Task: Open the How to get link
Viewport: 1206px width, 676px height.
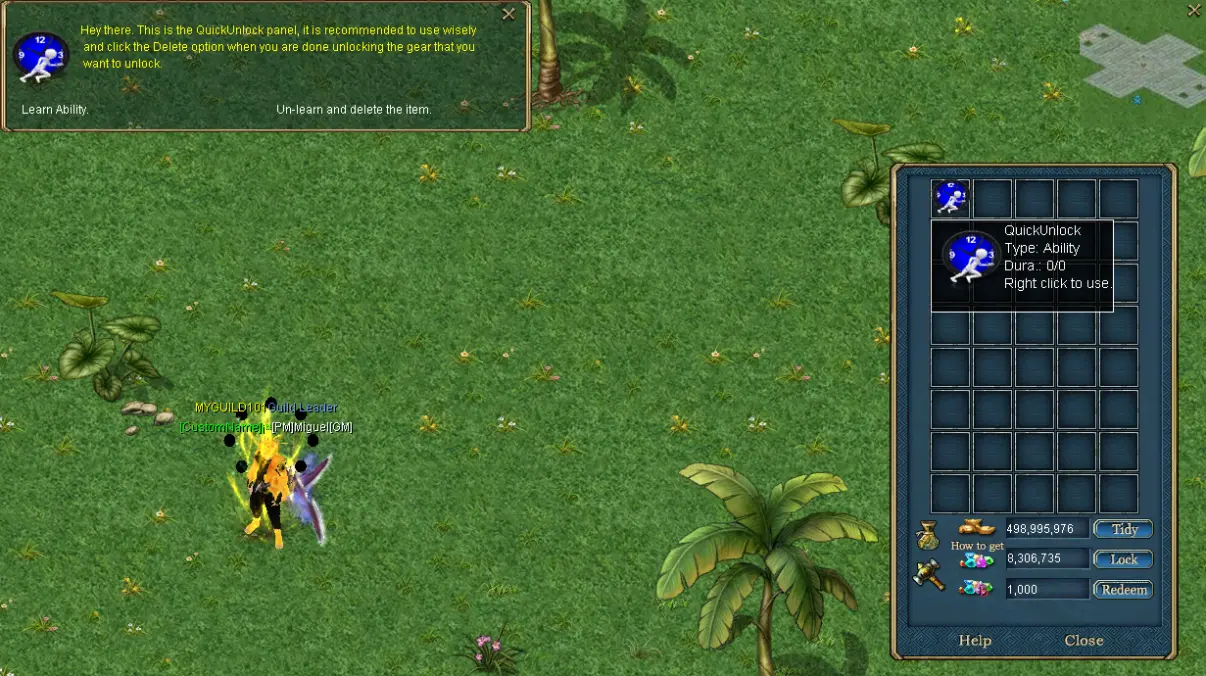Action: point(977,546)
